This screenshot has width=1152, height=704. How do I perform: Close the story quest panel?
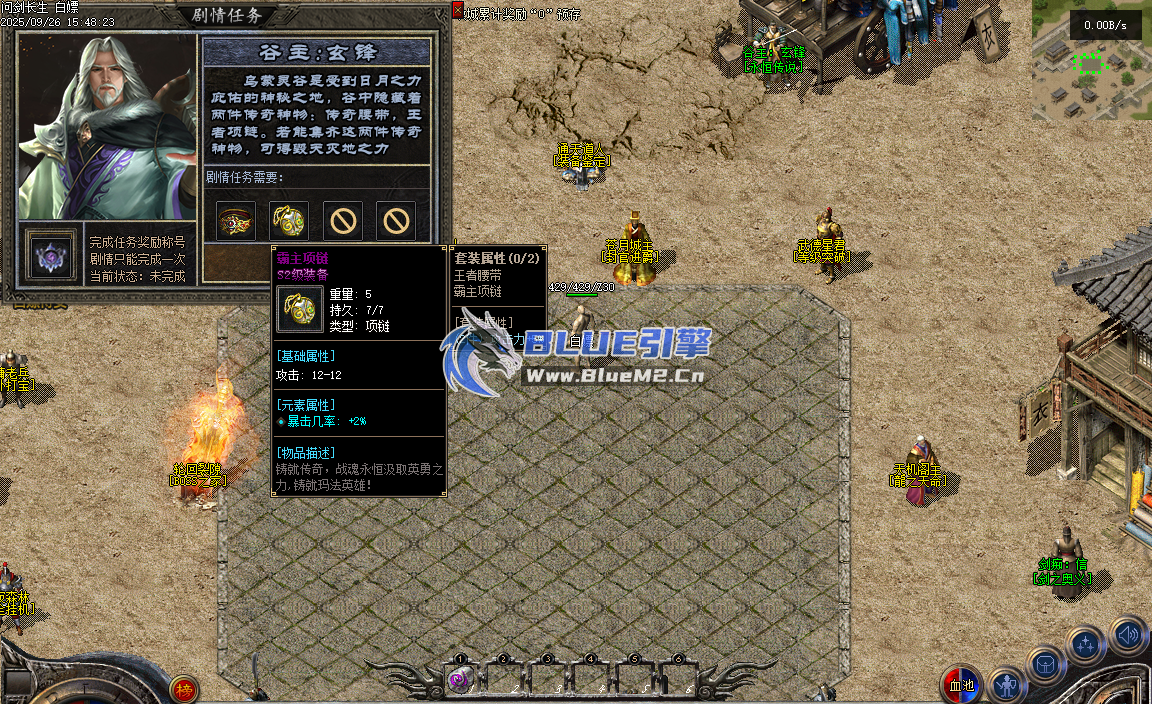[x=458, y=10]
